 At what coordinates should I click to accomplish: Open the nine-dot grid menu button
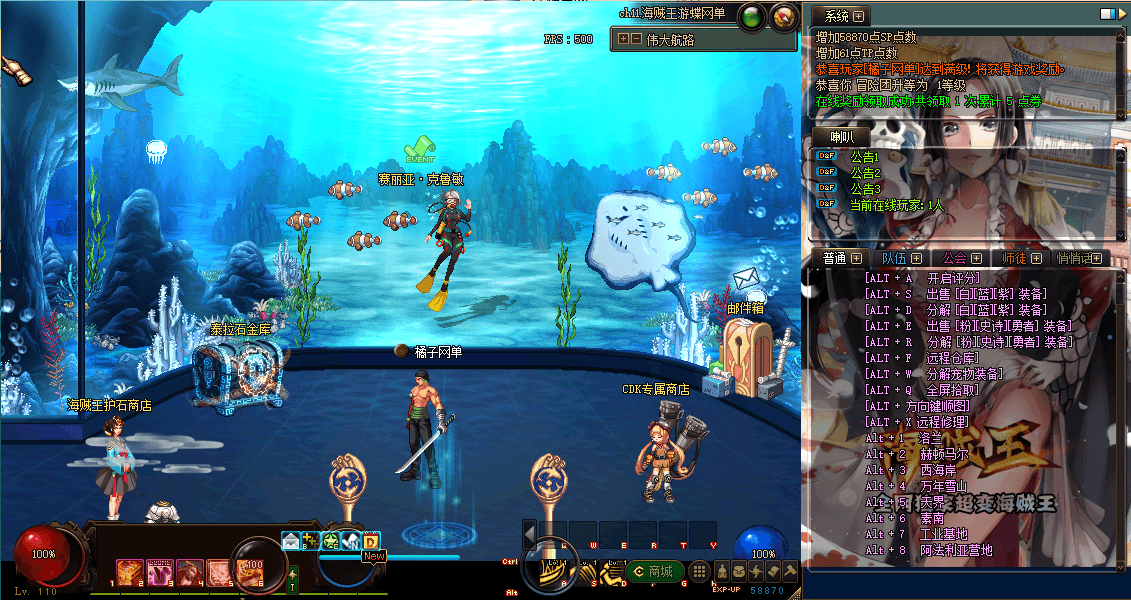699,571
